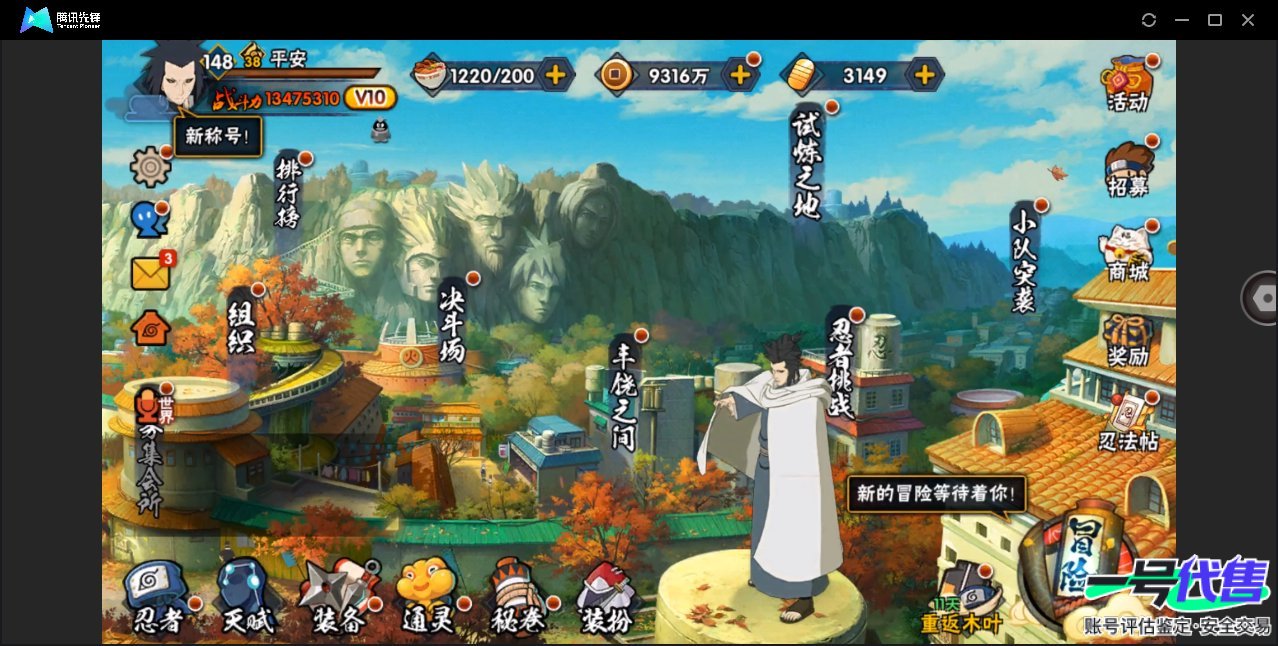Open the 奖励 rewards icon

[1127, 339]
